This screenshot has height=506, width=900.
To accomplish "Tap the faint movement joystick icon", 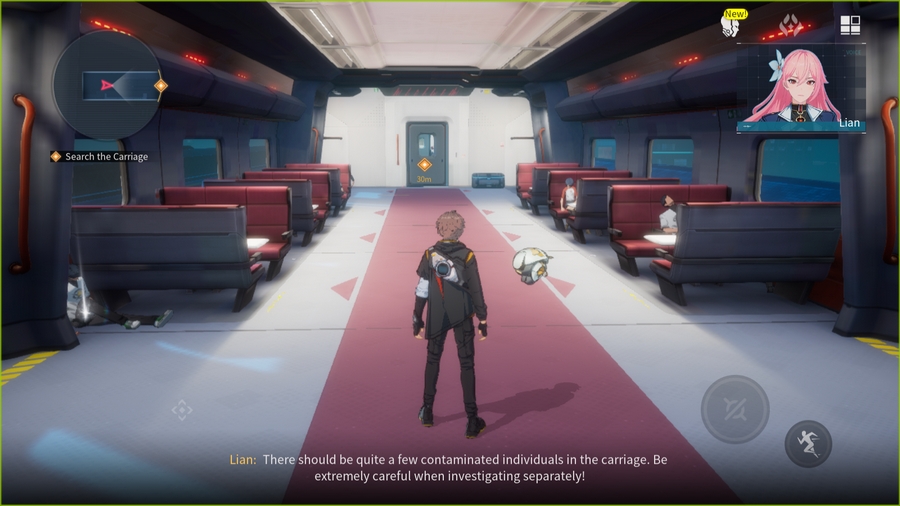I will [182, 410].
